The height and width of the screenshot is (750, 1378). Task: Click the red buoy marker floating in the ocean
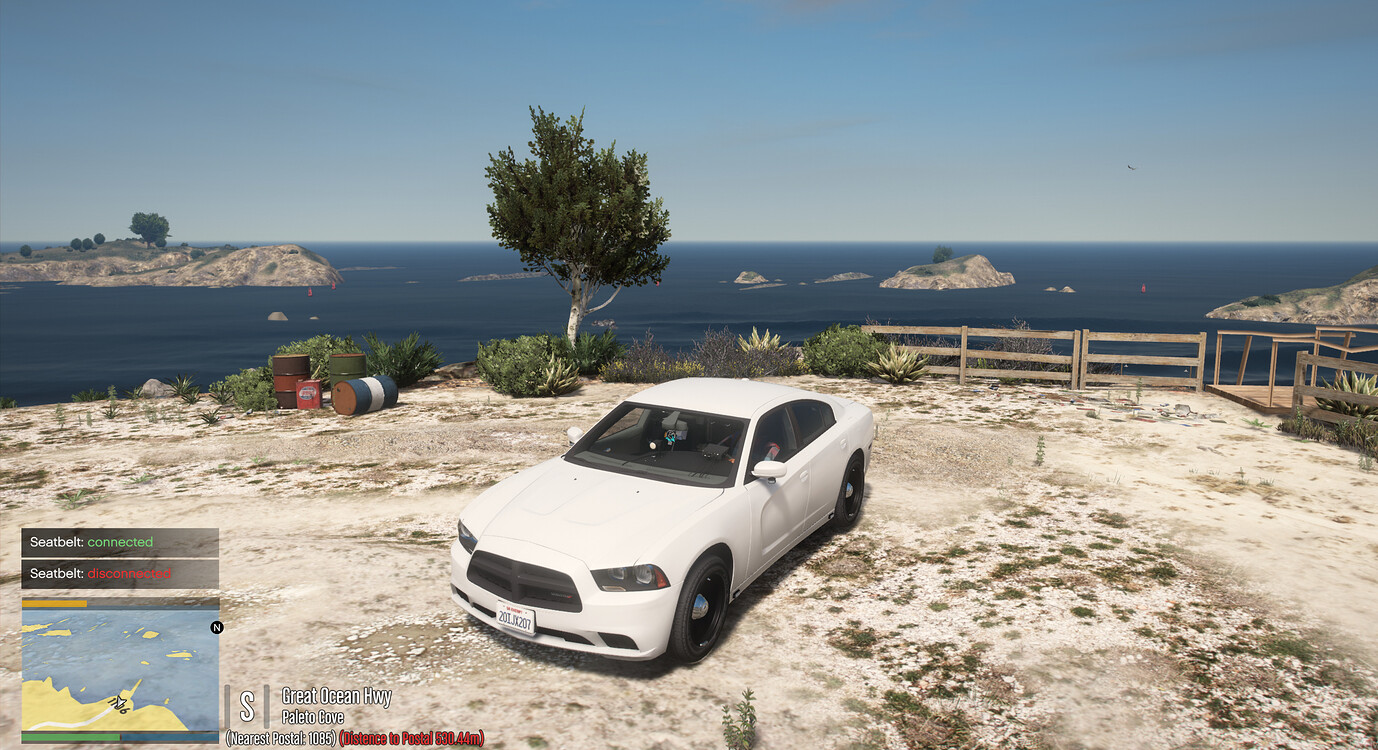tap(1143, 289)
